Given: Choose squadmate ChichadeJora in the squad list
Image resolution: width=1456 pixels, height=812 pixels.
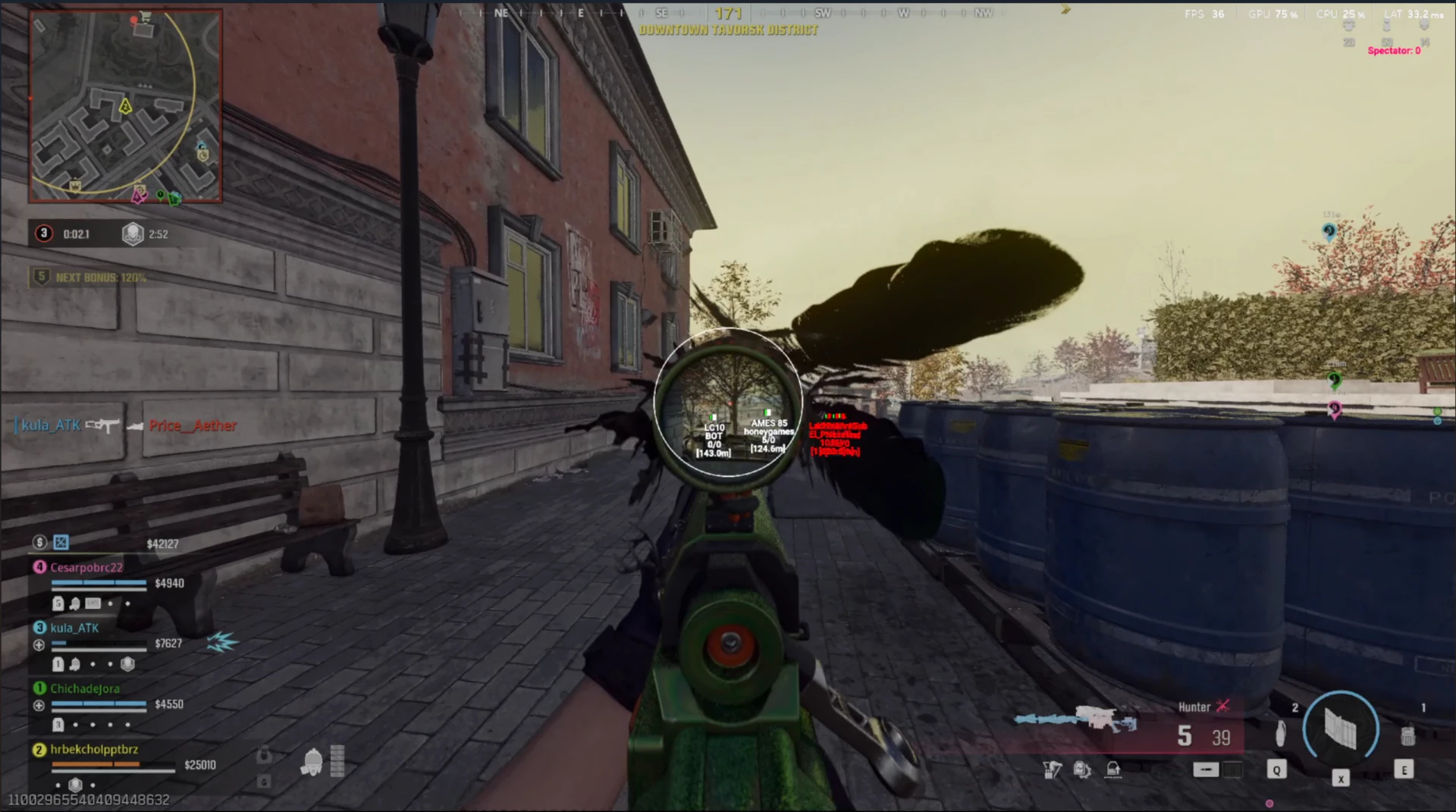Looking at the screenshot, I should 84,688.
